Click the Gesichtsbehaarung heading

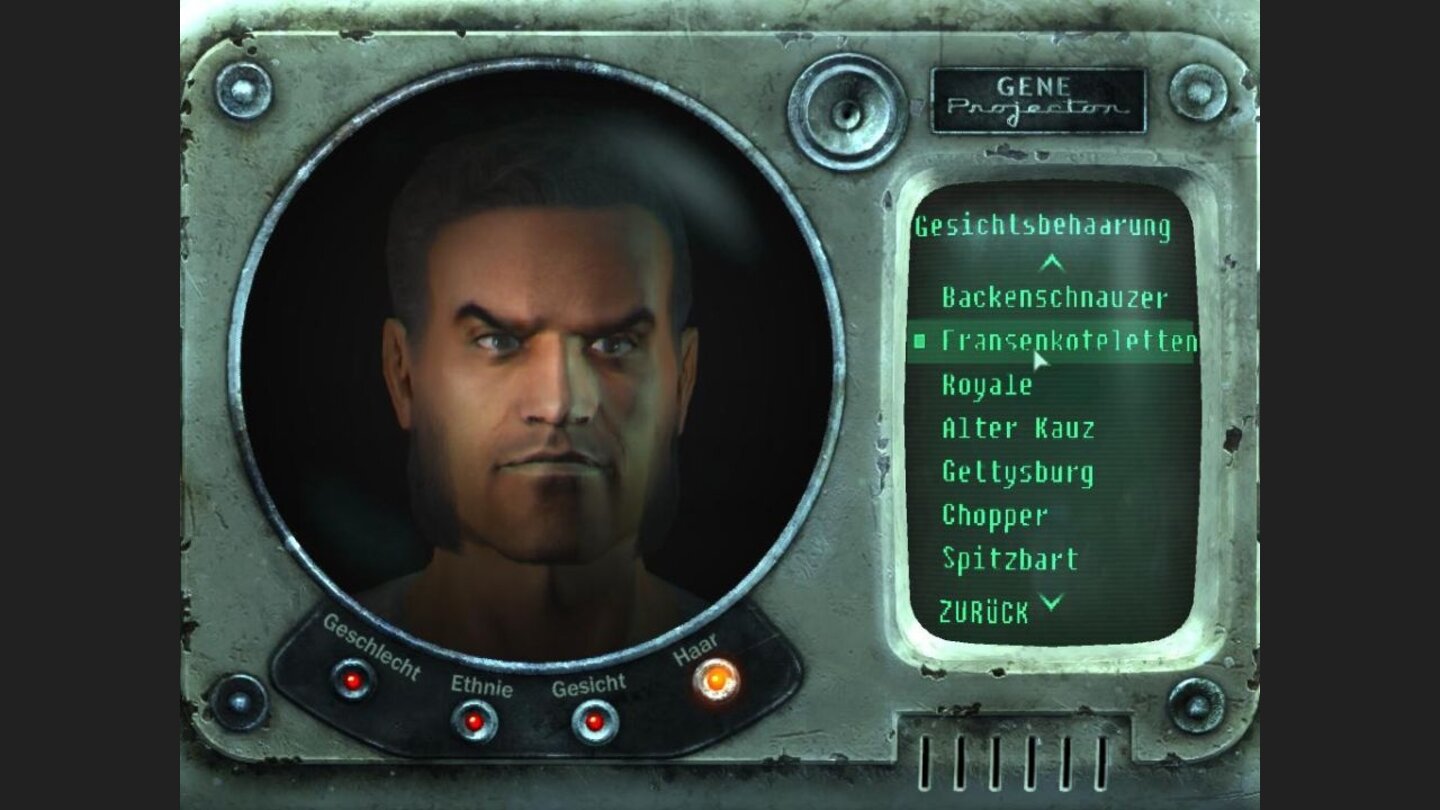[1044, 224]
